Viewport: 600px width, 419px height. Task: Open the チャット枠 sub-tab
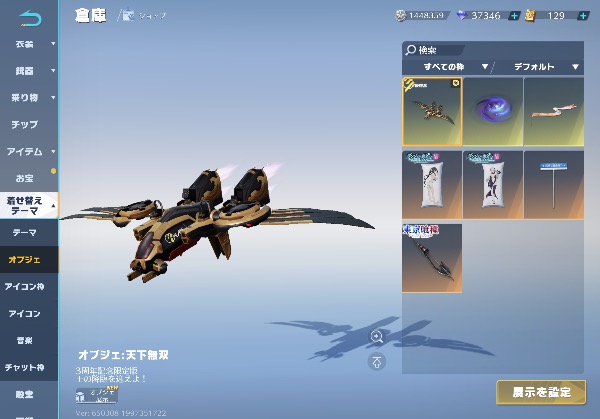(x=25, y=367)
